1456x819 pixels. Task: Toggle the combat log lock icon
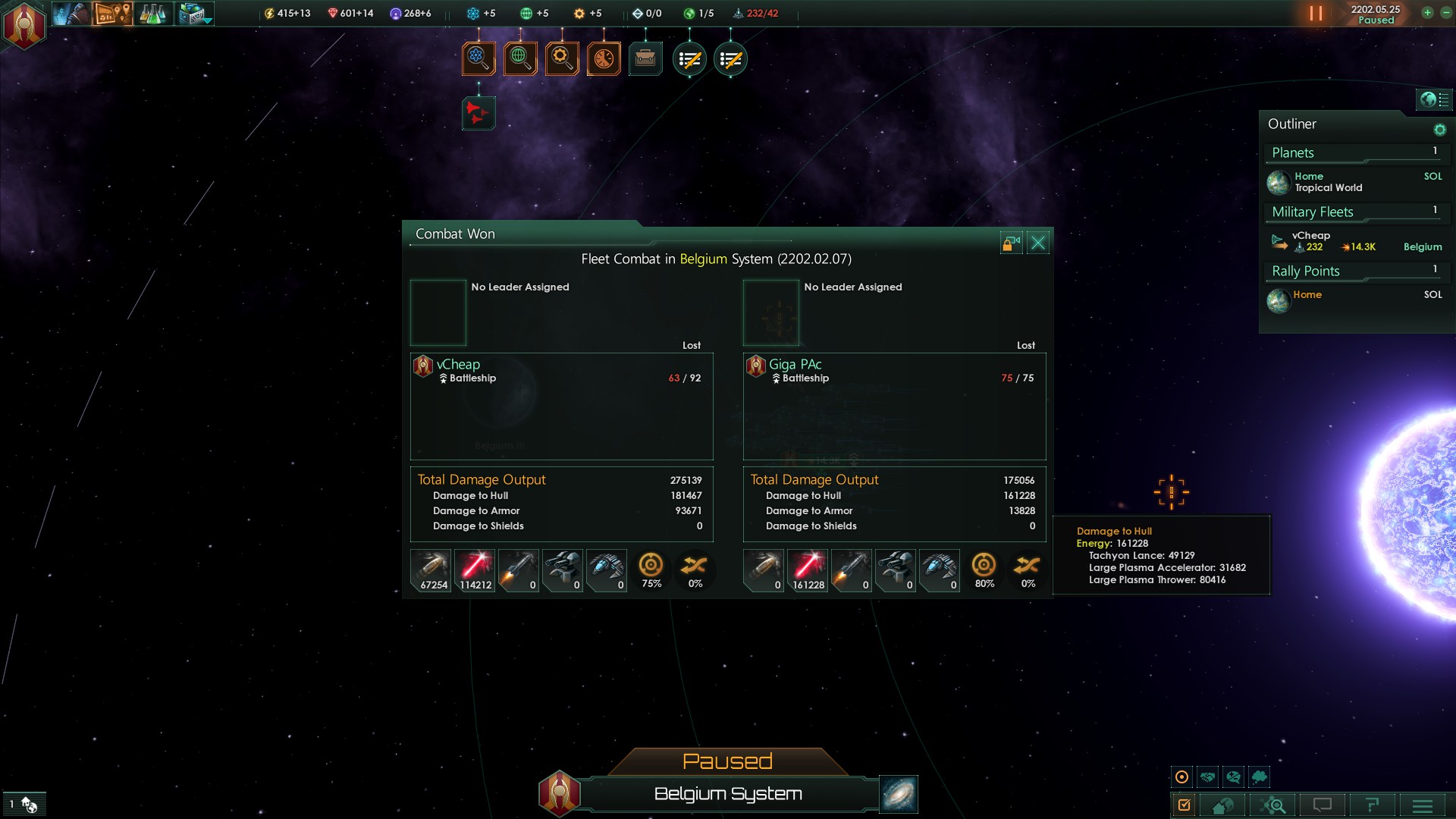(x=1011, y=243)
